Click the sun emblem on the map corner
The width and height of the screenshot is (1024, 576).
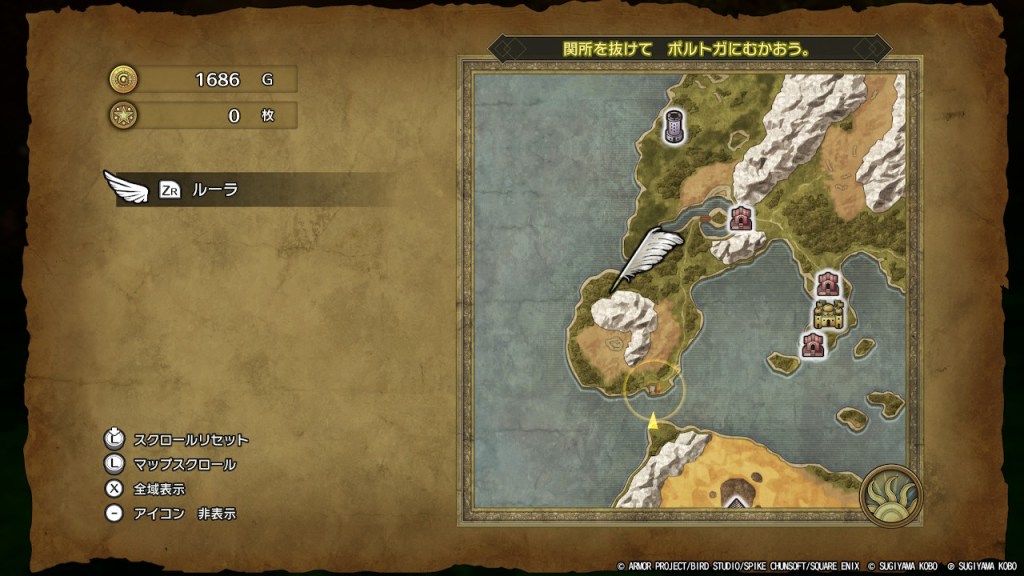(x=889, y=495)
